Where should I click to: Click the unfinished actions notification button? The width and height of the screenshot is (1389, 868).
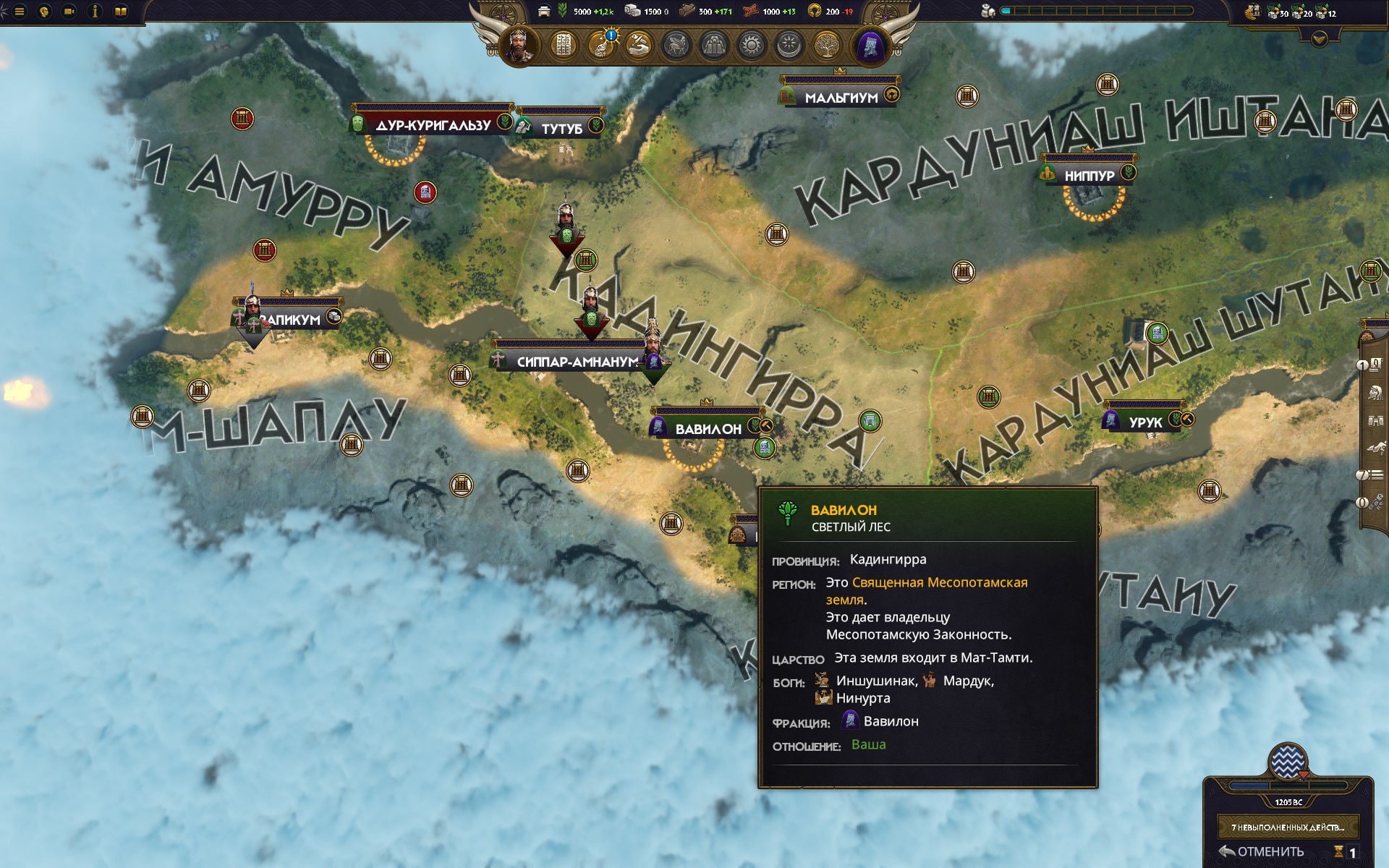coord(1288,827)
